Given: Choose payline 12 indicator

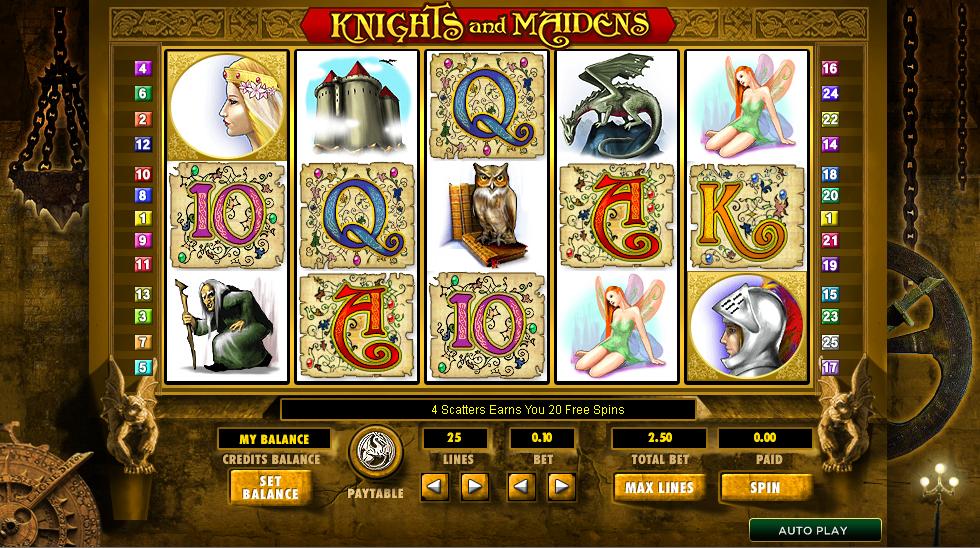Looking at the screenshot, I should [143, 144].
